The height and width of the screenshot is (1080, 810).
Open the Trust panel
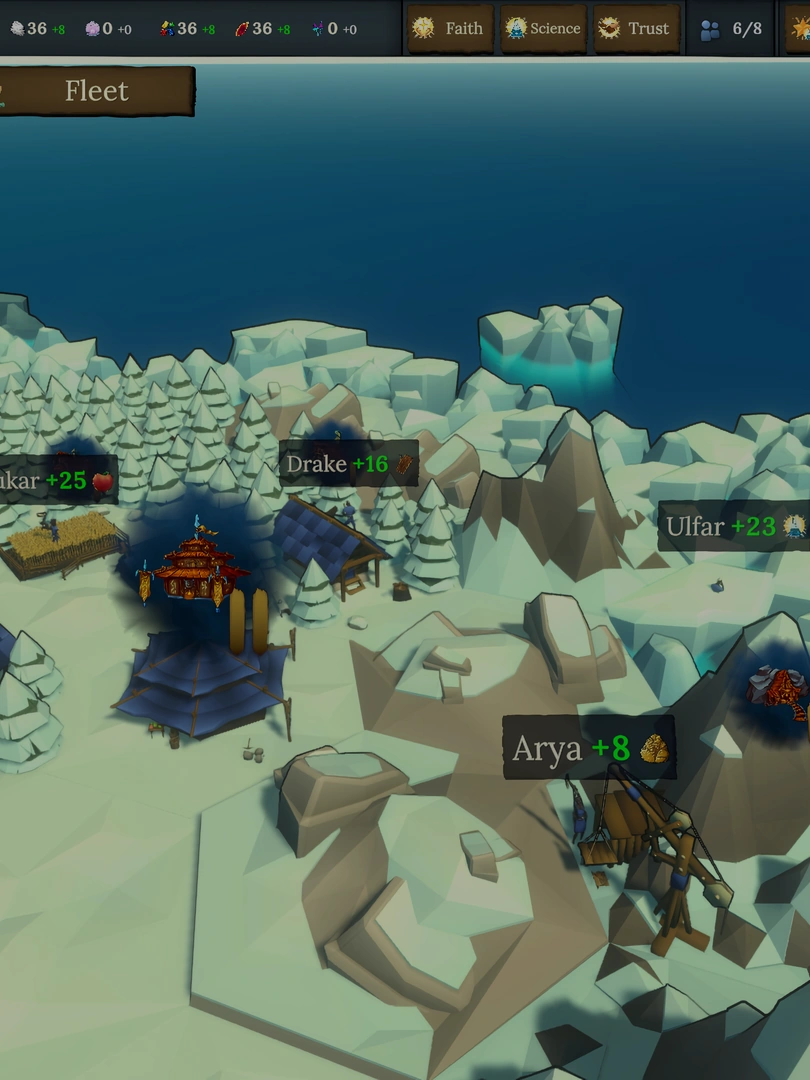tap(635, 29)
